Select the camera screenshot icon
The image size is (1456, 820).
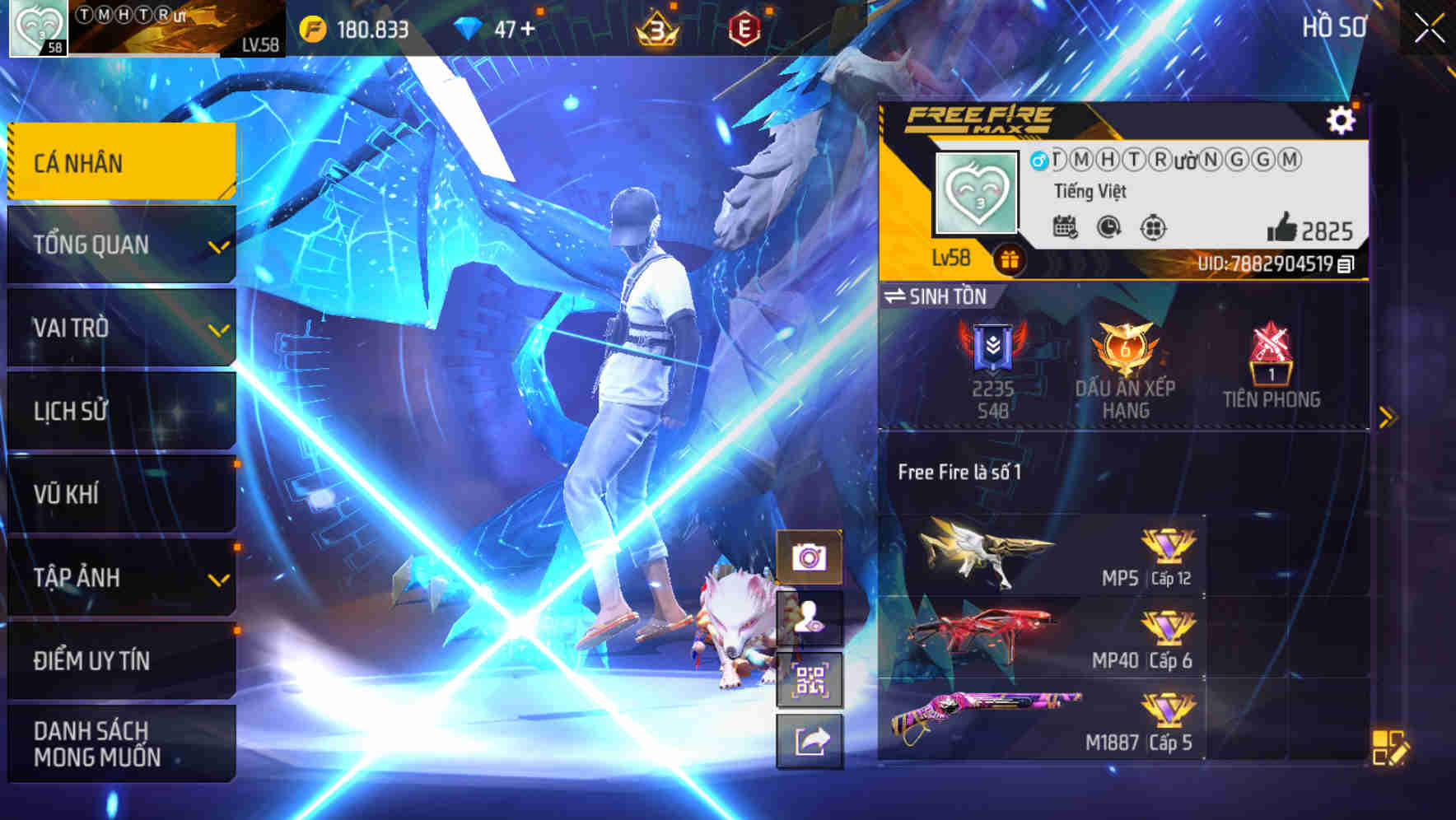click(810, 559)
